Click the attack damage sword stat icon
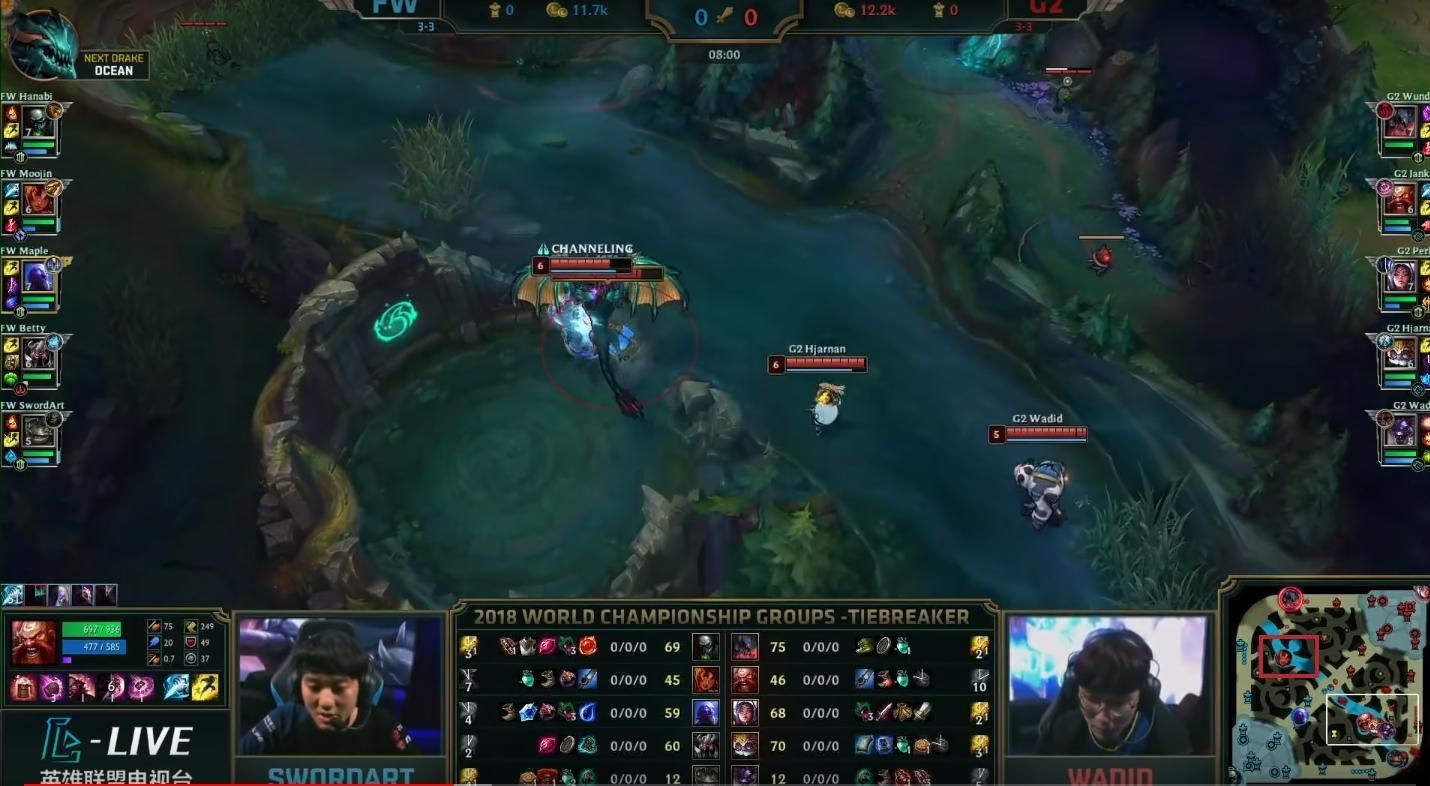Image resolution: width=1430 pixels, height=786 pixels. point(153,626)
